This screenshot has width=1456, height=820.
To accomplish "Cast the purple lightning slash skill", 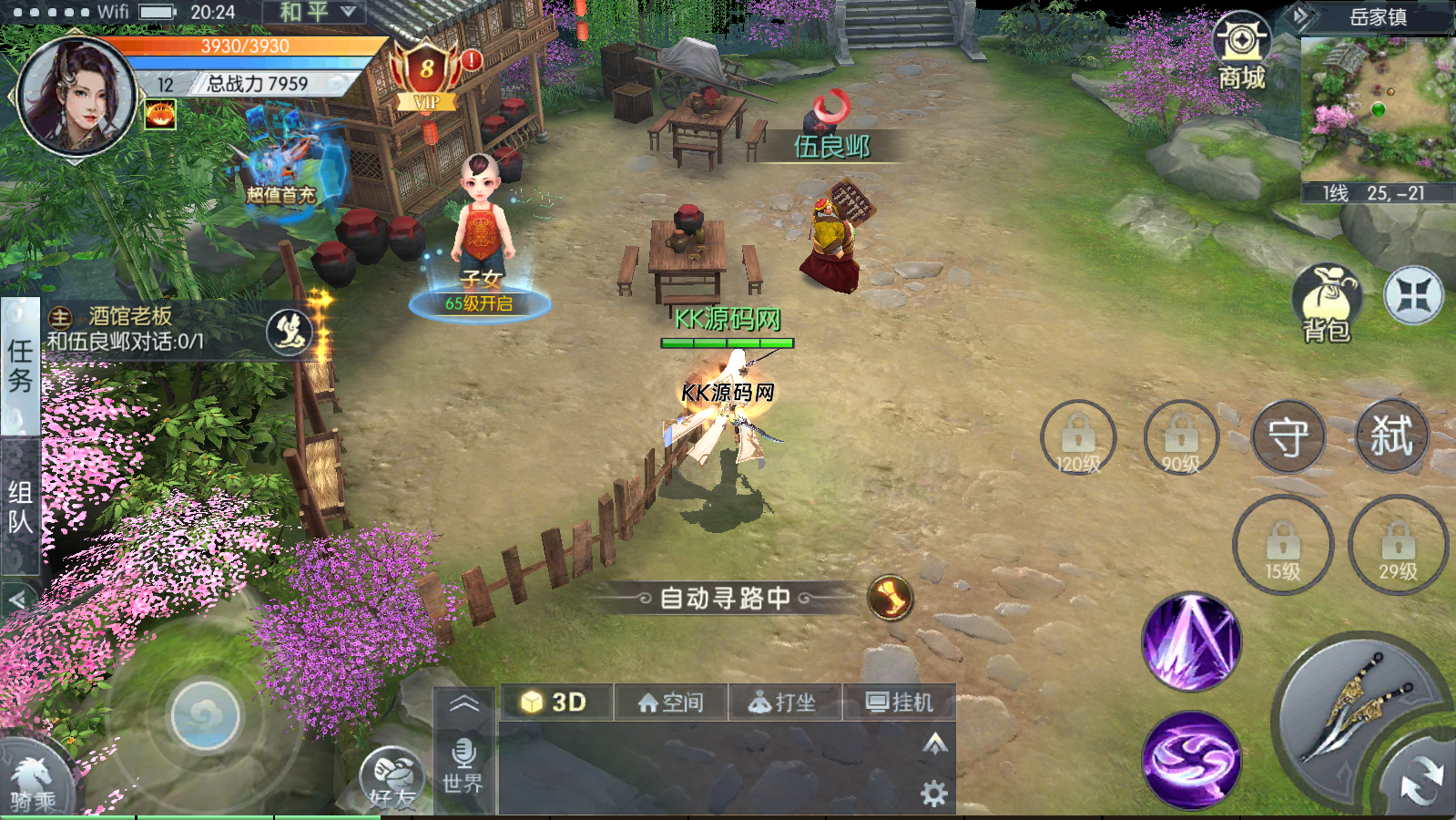I will coord(1191,641).
